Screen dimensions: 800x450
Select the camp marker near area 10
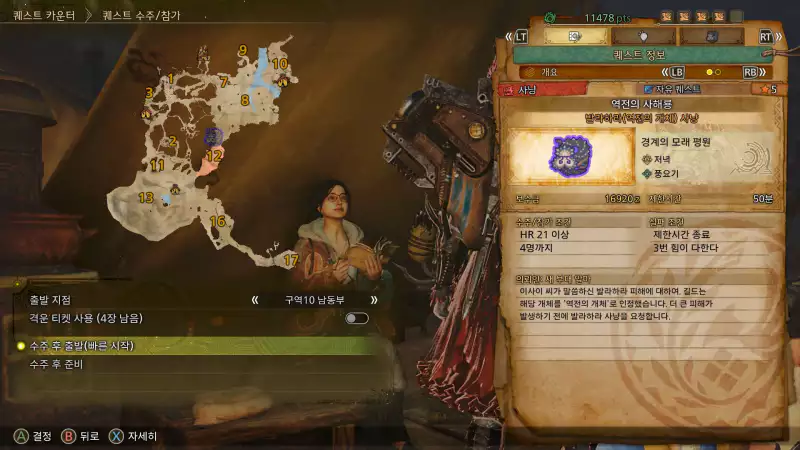coord(282,82)
